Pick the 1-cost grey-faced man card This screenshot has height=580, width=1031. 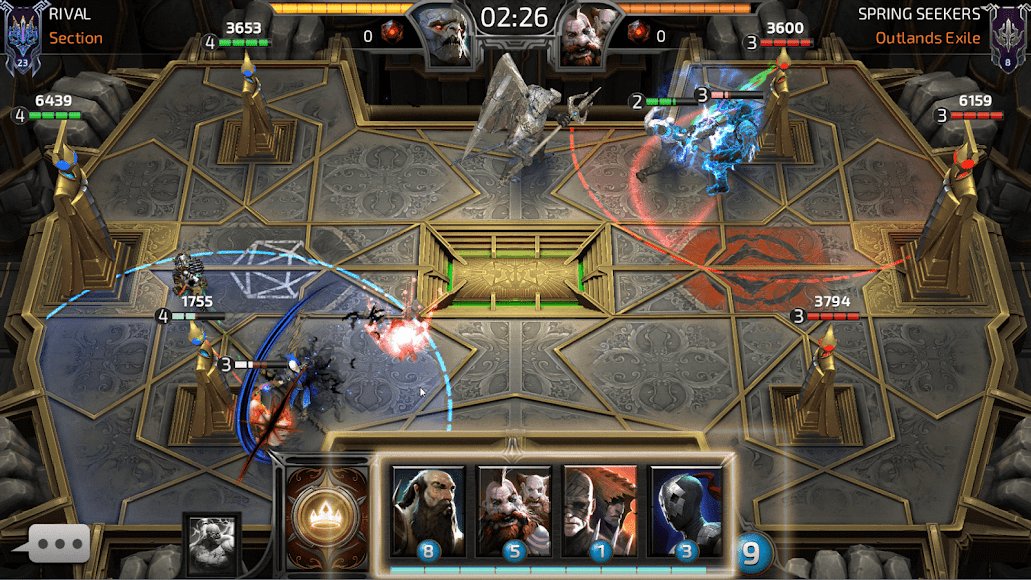600,510
